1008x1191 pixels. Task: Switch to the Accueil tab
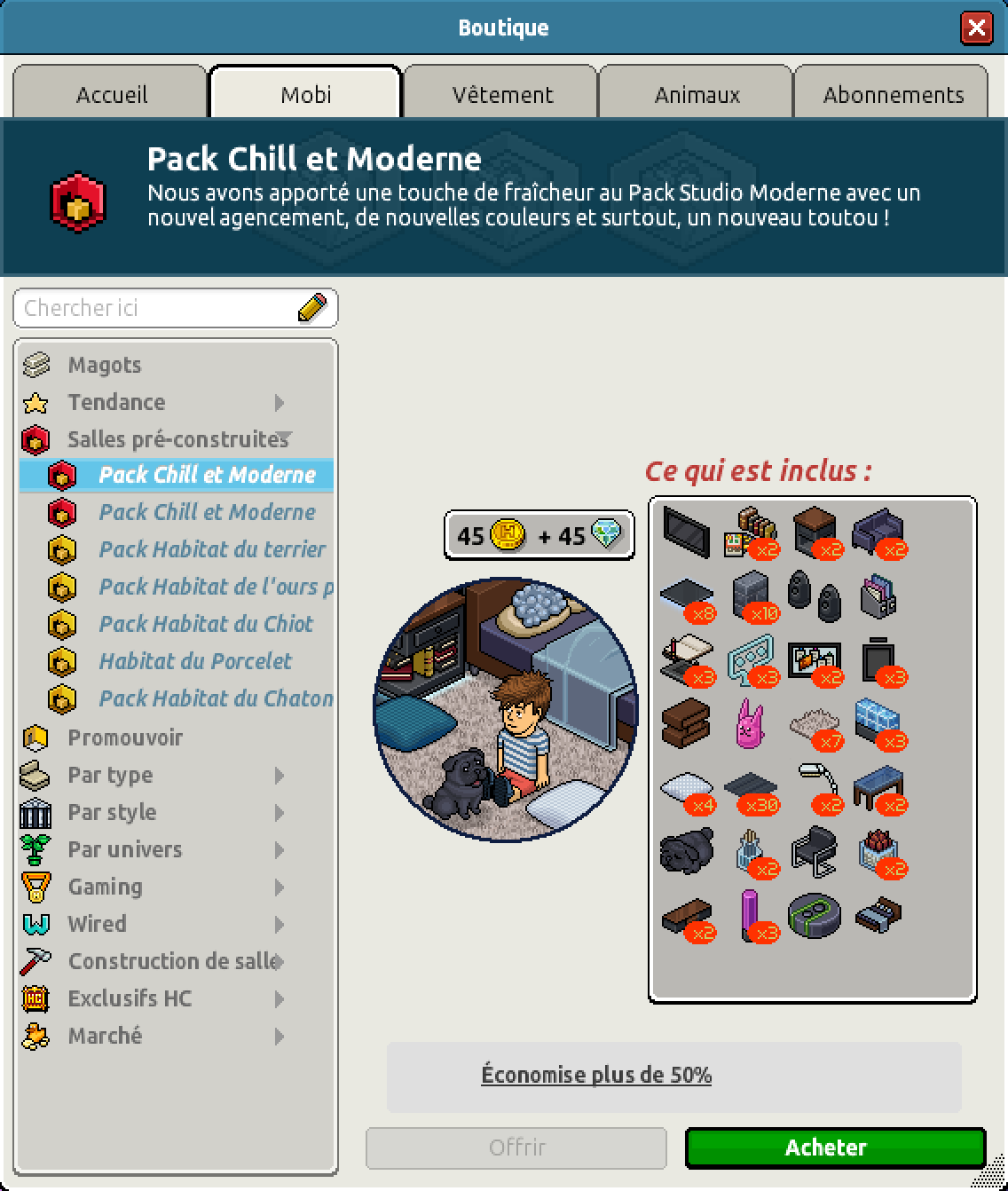tap(111, 94)
